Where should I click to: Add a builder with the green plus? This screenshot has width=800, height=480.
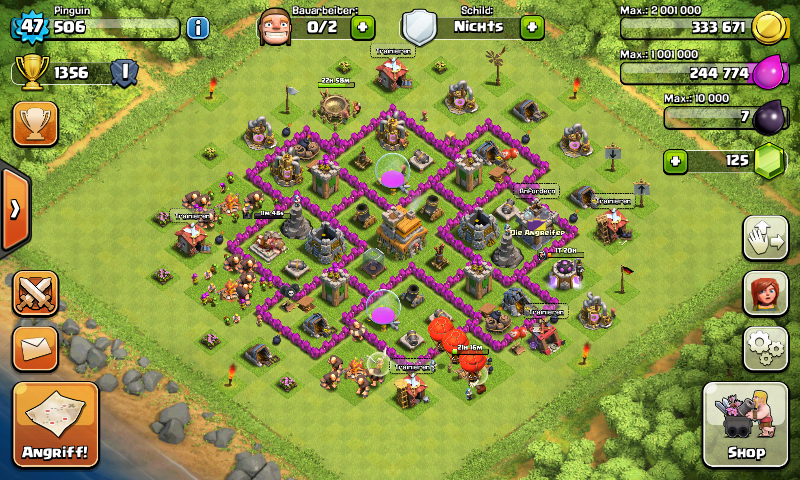(x=363, y=27)
